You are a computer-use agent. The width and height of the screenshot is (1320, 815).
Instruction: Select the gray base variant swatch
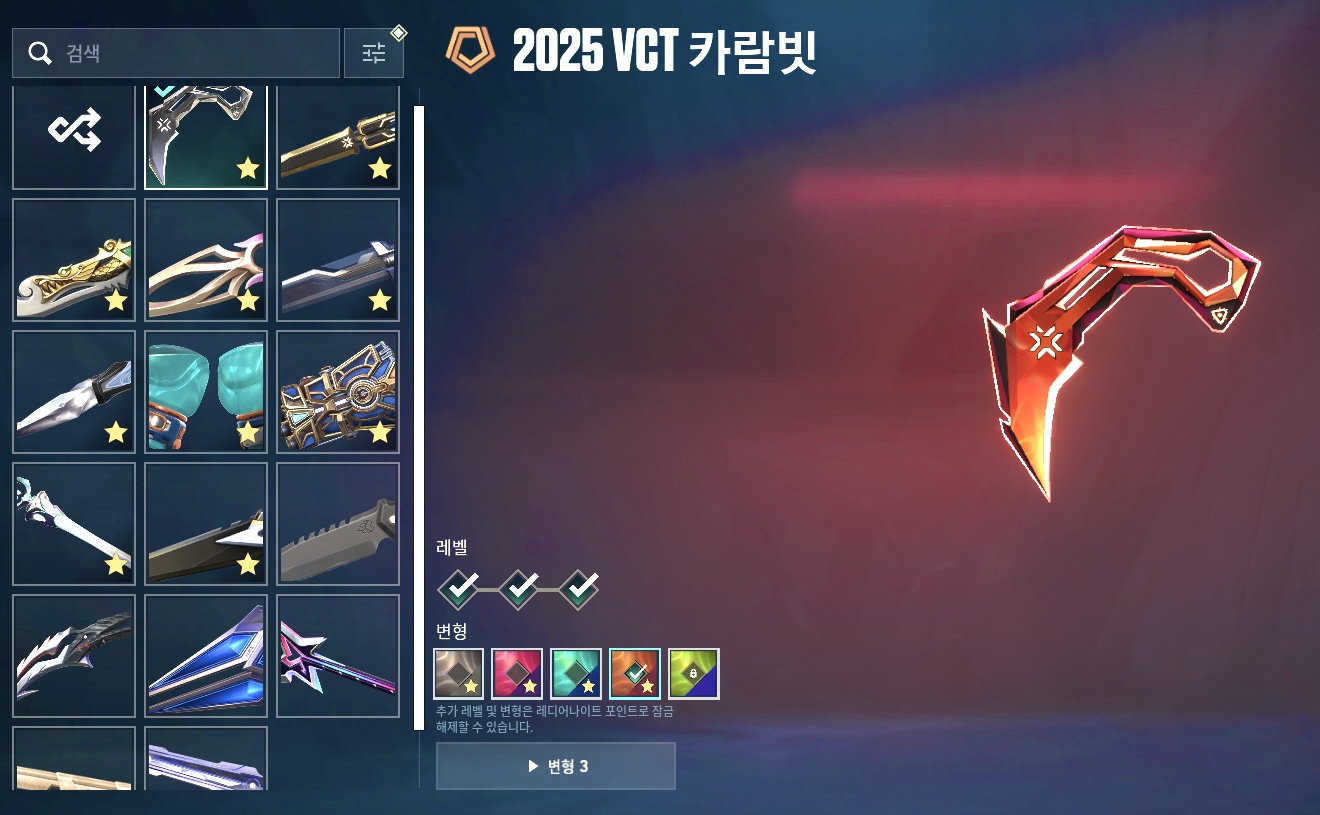click(x=459, y=674)
